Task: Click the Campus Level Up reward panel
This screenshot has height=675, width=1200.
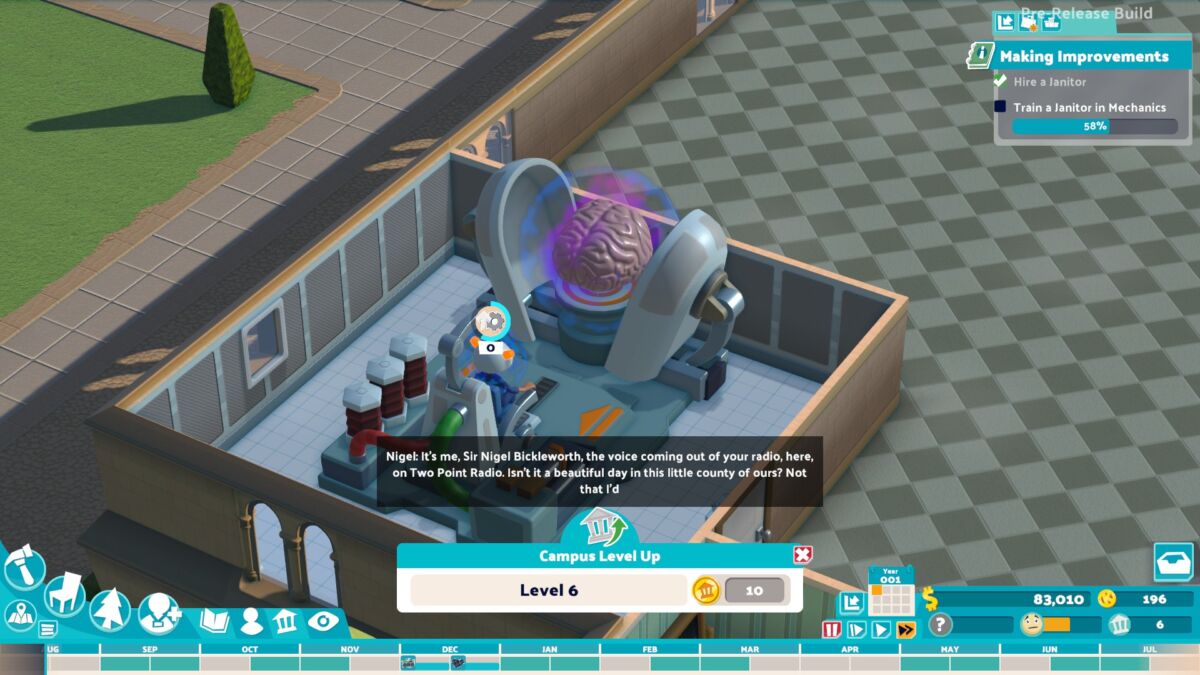Action: pos(600,590)
